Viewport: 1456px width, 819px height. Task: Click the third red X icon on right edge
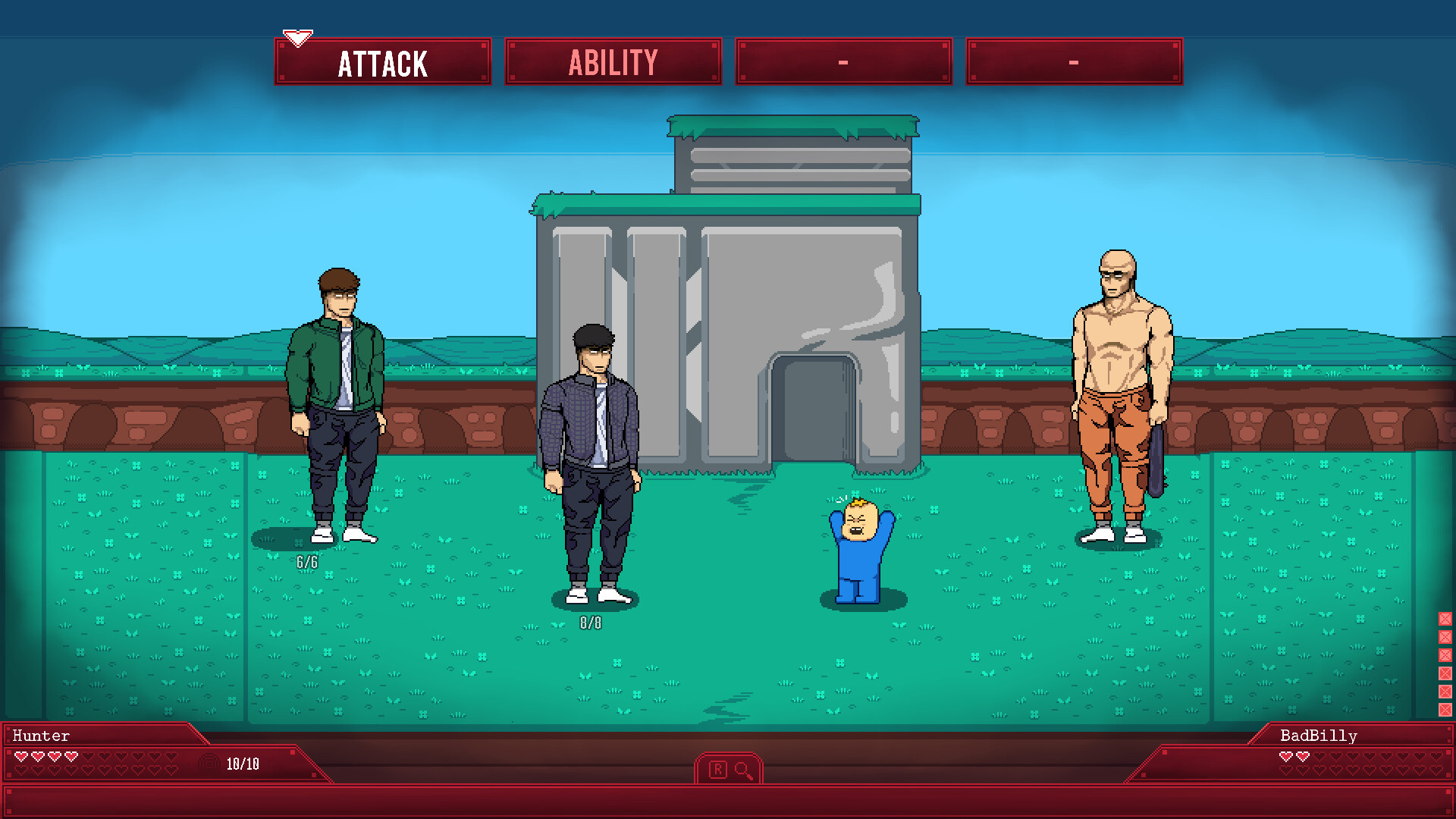(1445, 655)
